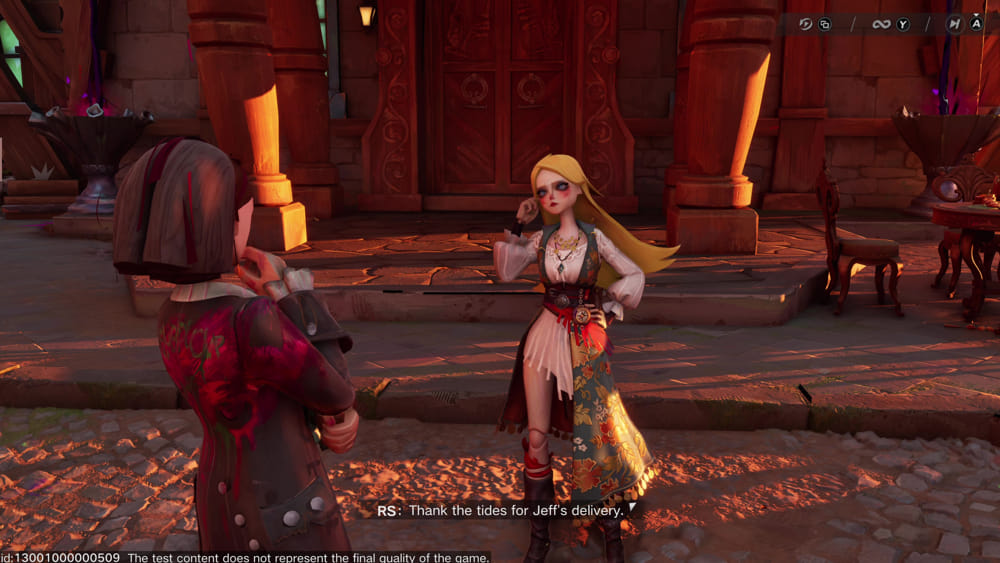Skip the cutscene with the skip-forward icon
Image resolution: width=1000 pixels, height=563 pixels.
tap(955, 24)
